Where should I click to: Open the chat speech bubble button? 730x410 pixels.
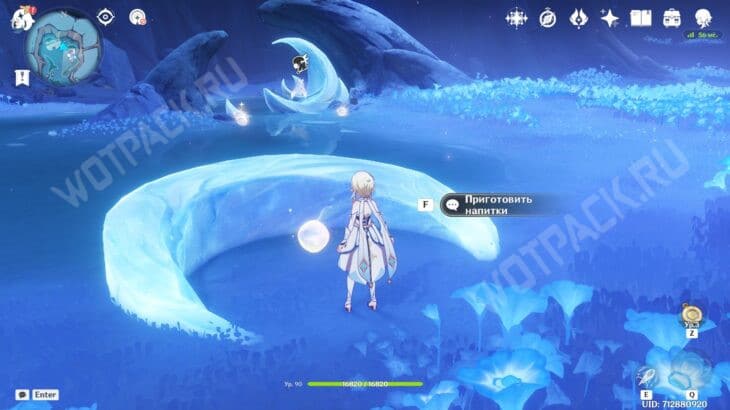(21, 395)
